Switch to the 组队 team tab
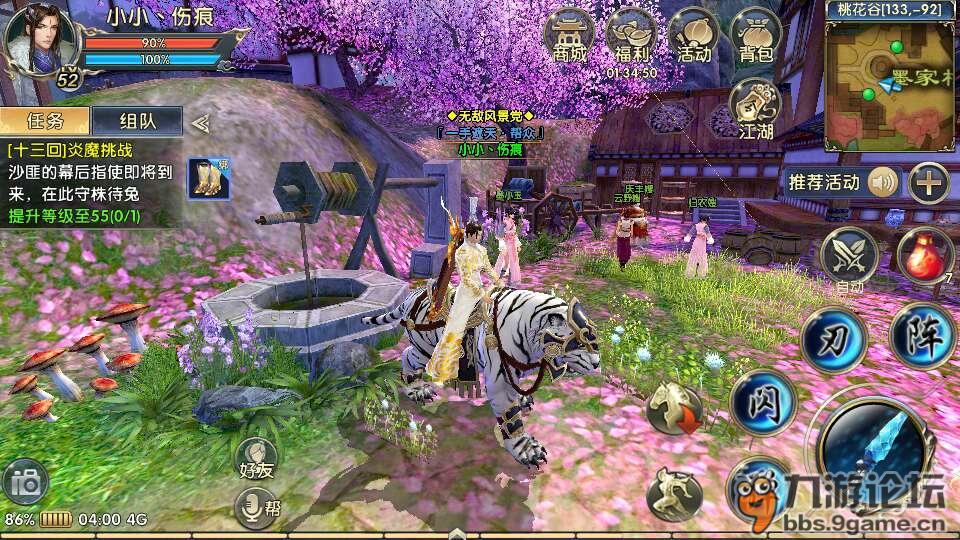This screenshot has height=540, width=960. click(136, 121)
